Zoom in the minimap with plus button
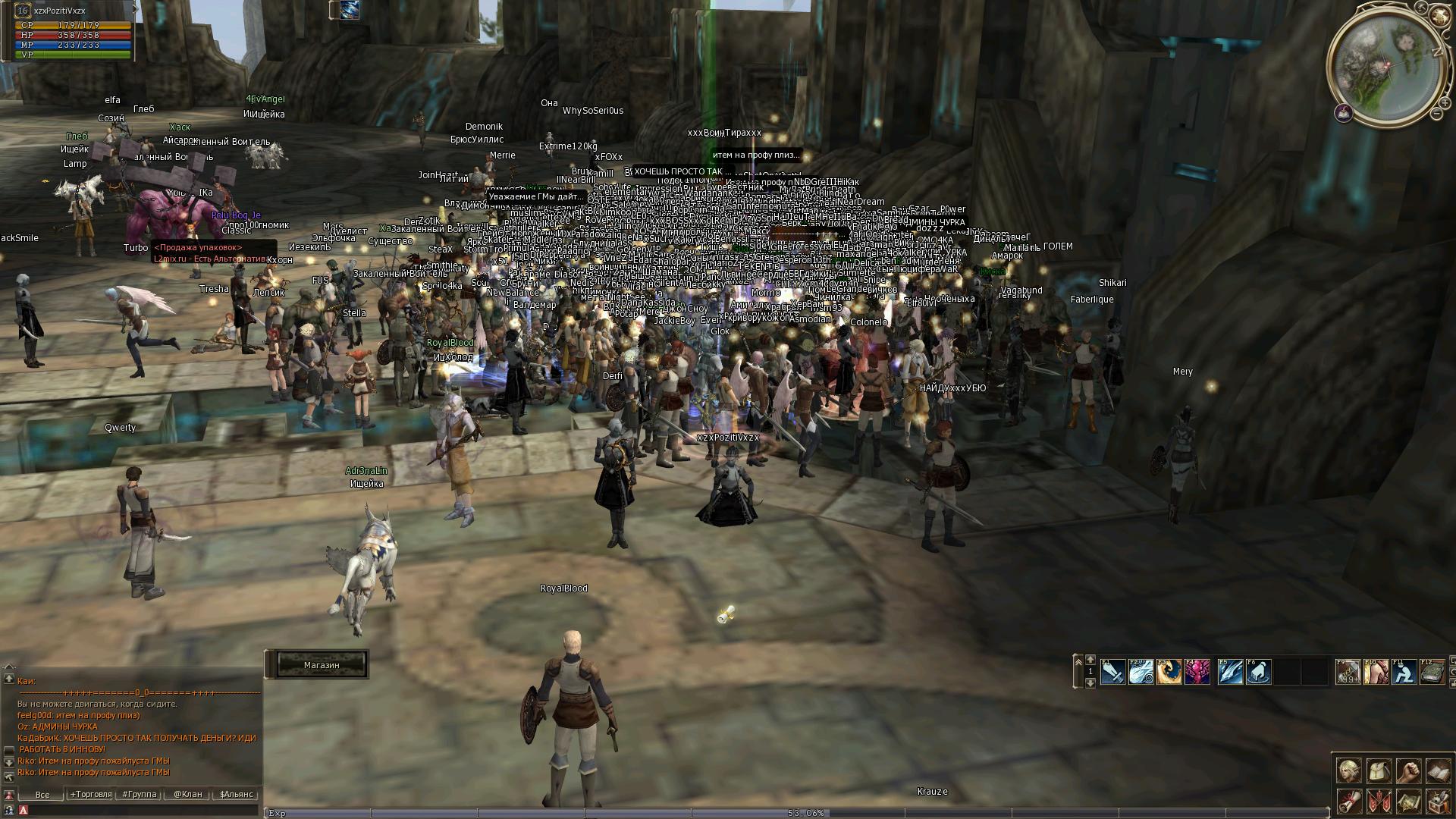This screenshot has width=1456, height=819. (1445, 103)
